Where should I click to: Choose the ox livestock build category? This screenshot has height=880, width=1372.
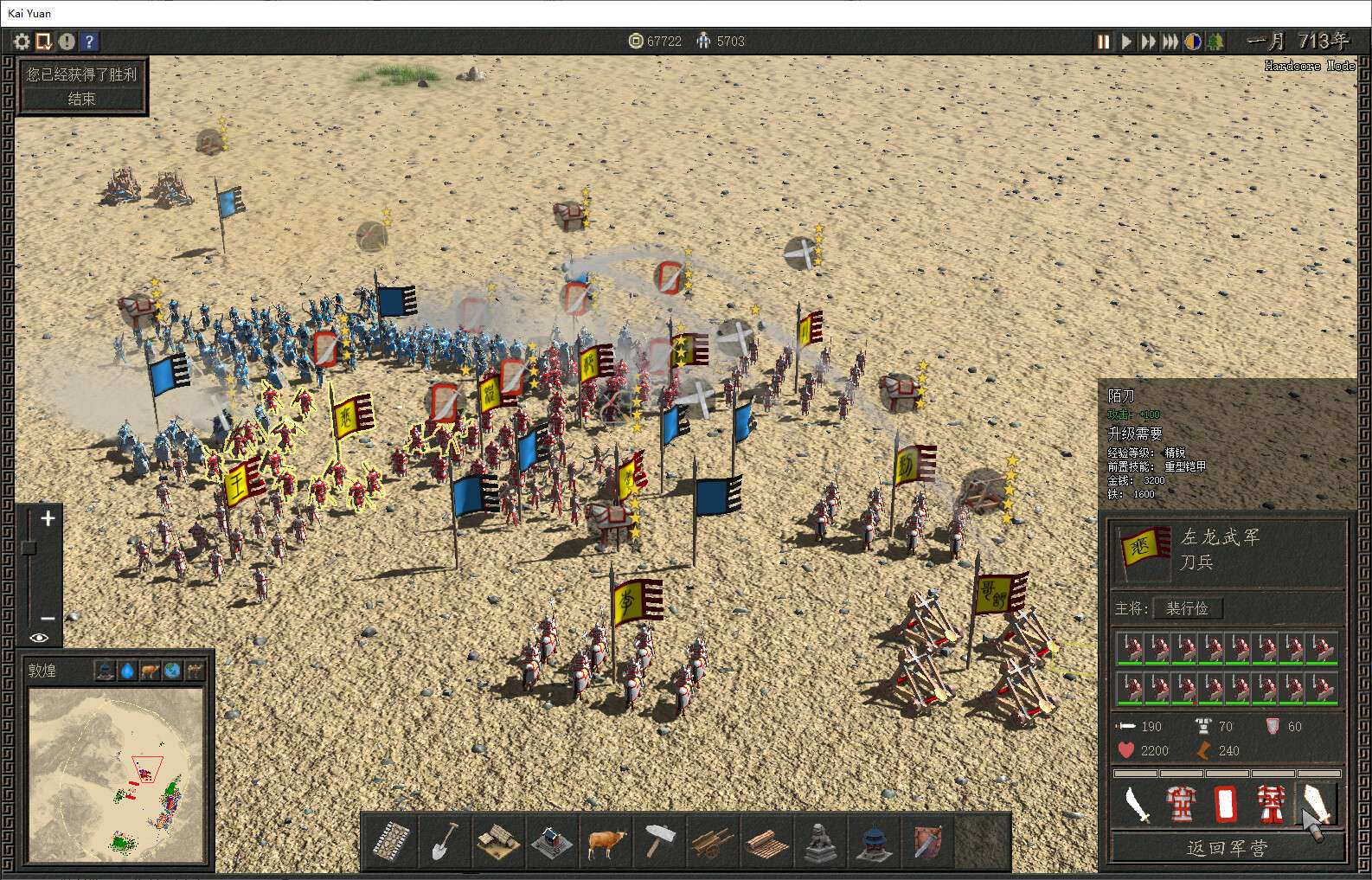click(x=606, y=840)
